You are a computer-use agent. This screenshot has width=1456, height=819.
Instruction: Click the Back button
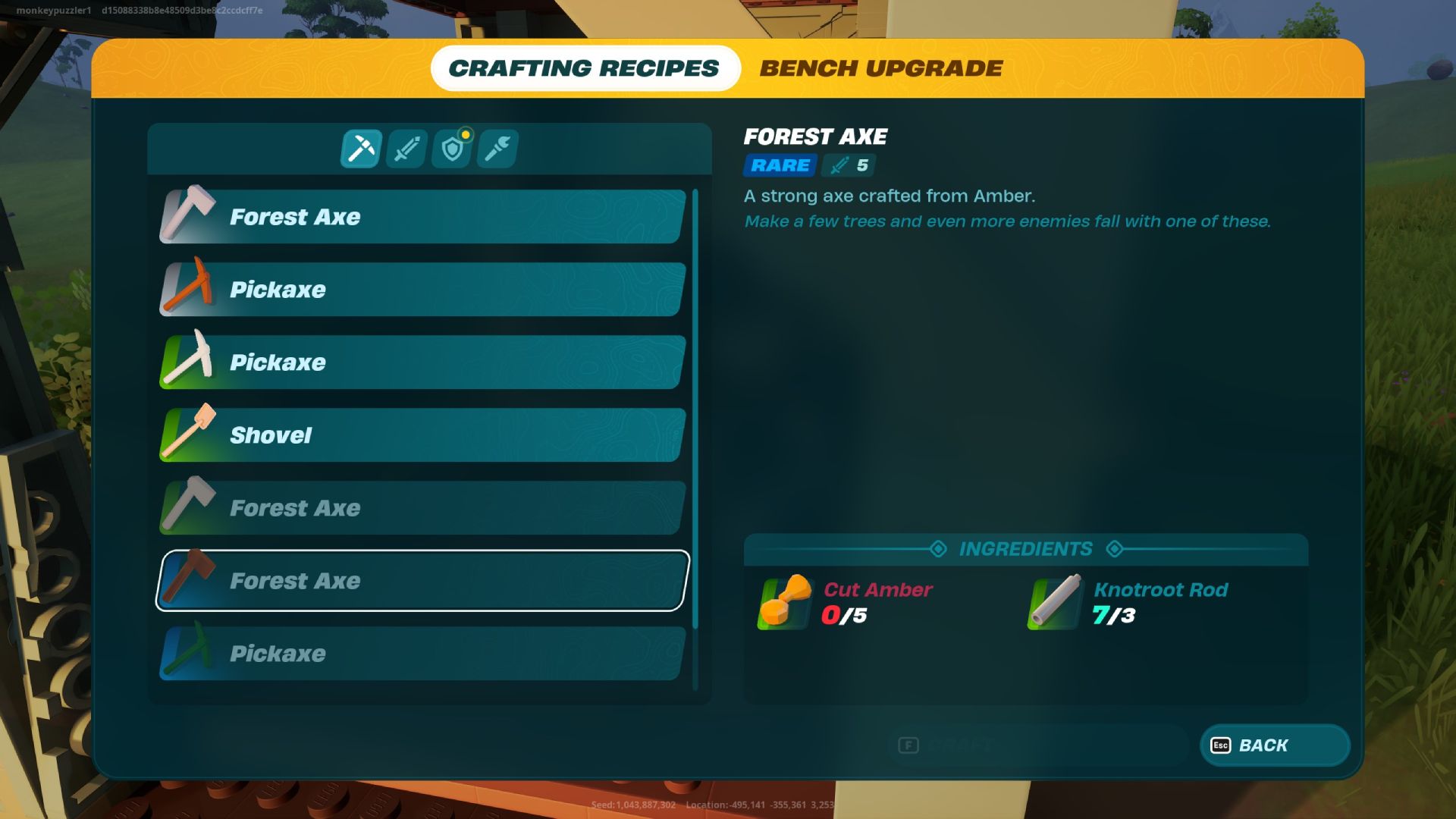click(x=1274, y=745)
